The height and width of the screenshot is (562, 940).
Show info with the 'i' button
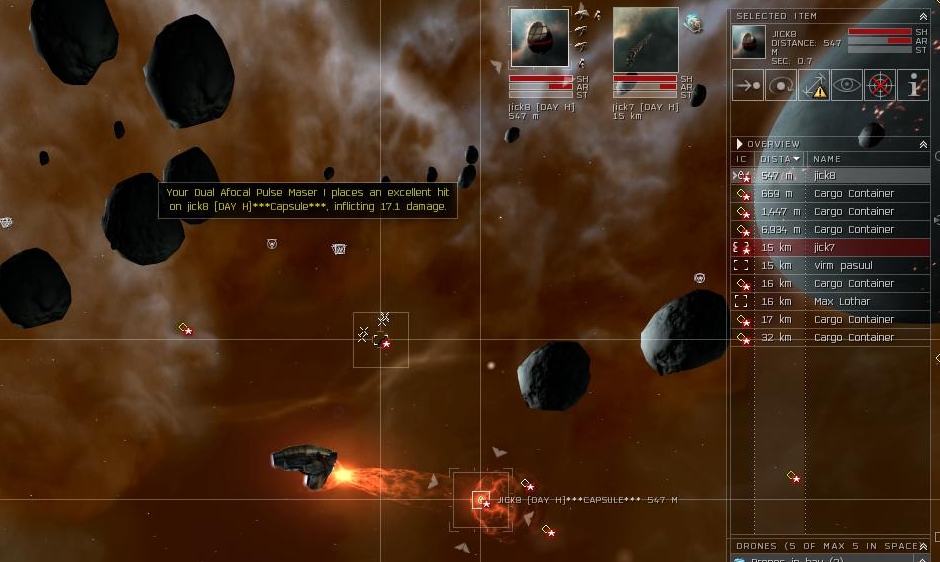click(x=913, y=85)
